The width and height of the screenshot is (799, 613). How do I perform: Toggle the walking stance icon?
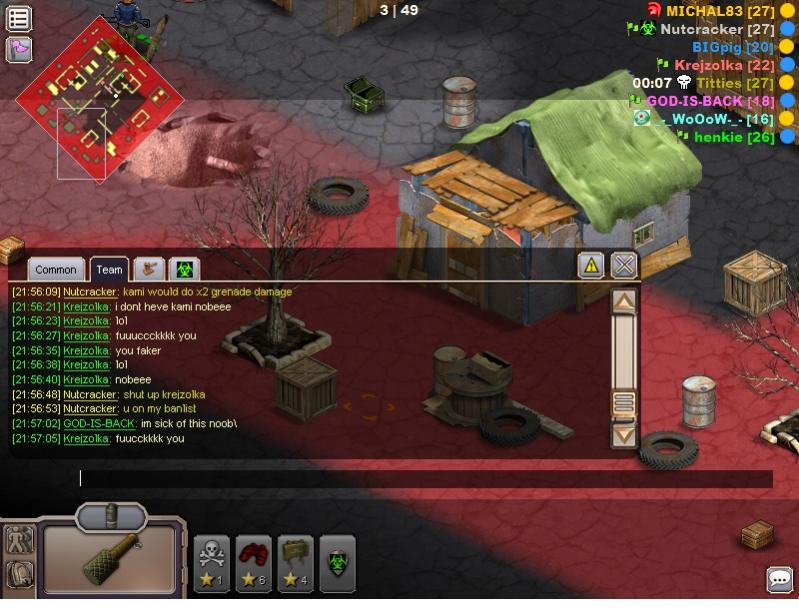coord(19,541)
